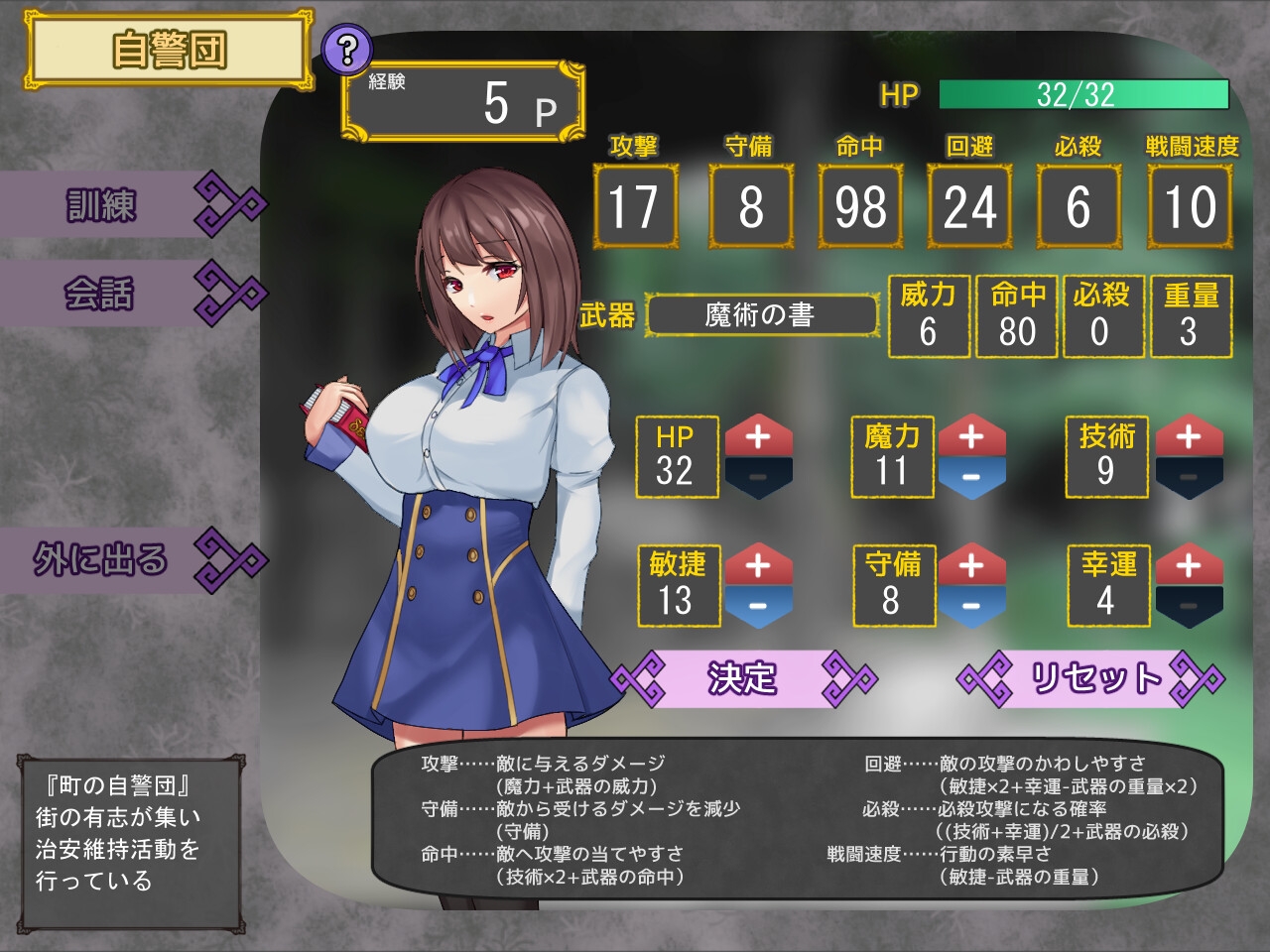Viewport: 1270px width, 952px height.
Task: Select the 魔術の書 weapon field
Action: 761,315
